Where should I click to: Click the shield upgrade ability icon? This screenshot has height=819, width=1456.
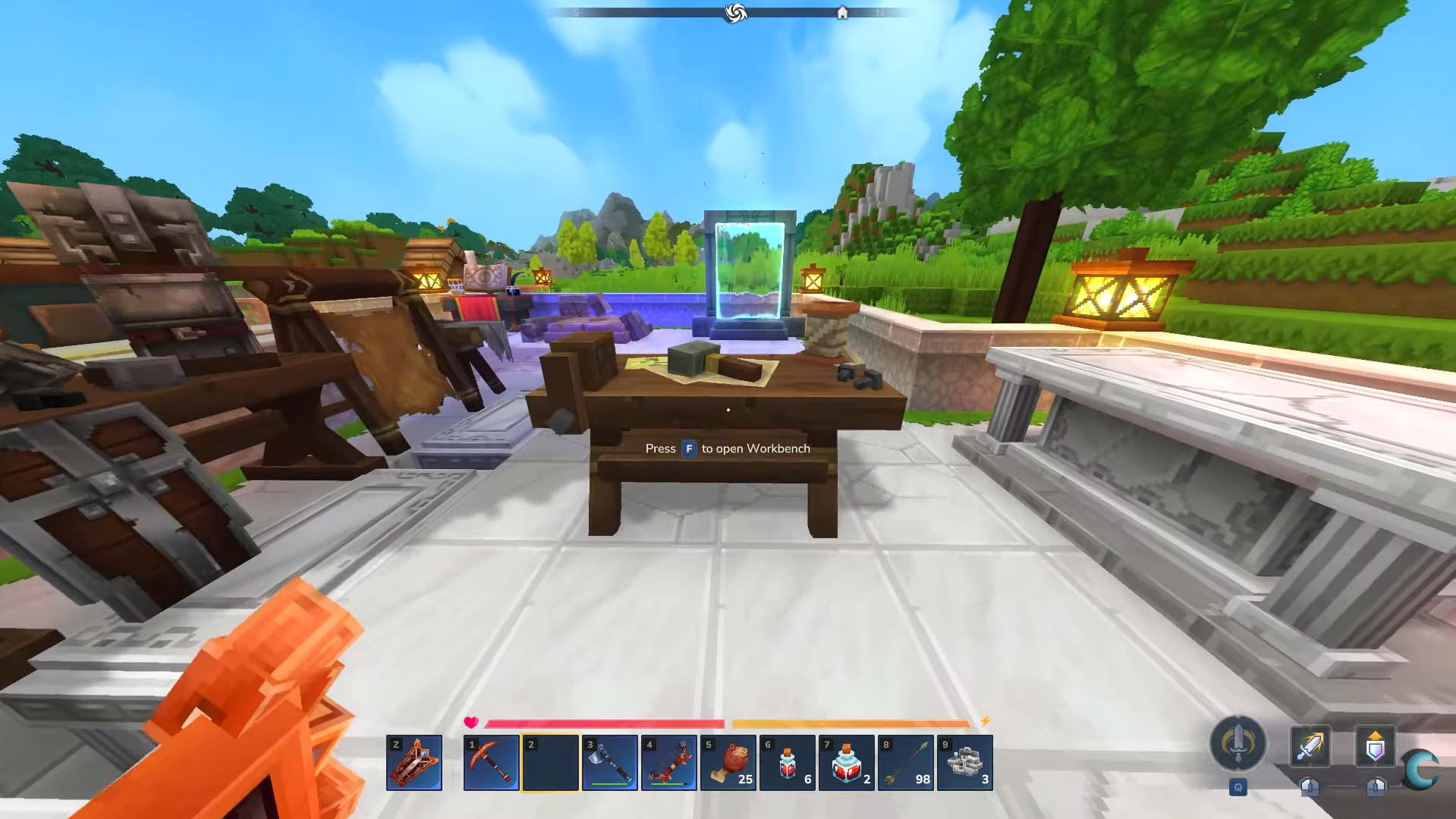coord(1376,746)
